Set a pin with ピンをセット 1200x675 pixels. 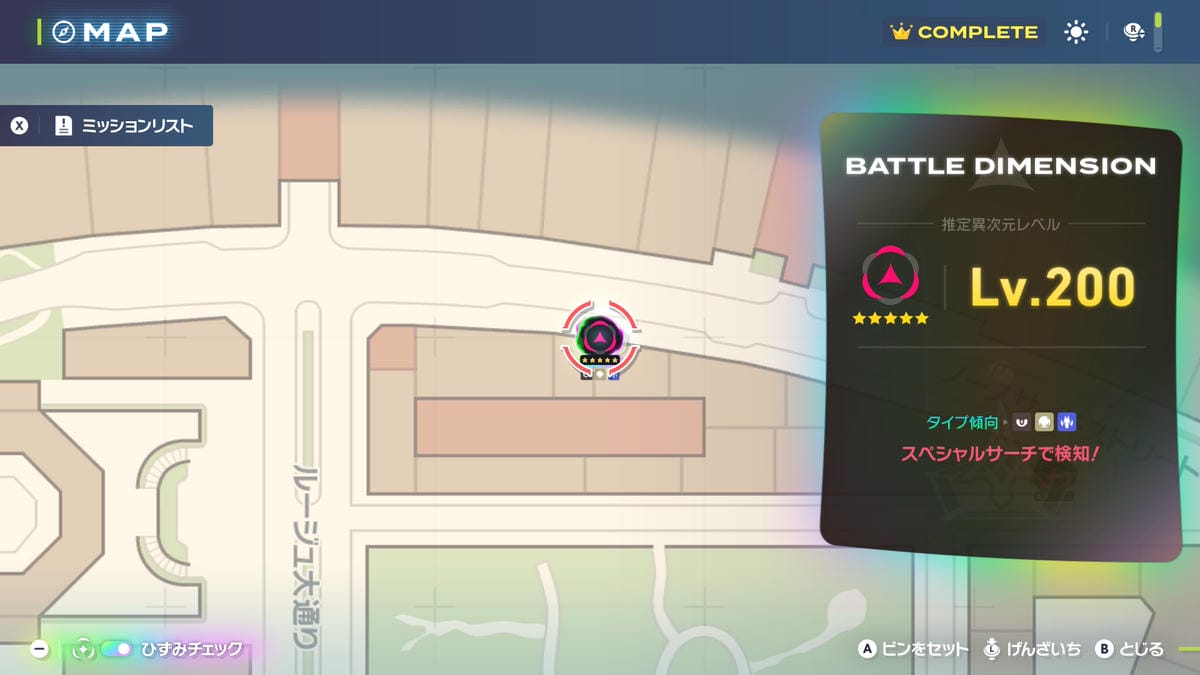click(914, 649)
